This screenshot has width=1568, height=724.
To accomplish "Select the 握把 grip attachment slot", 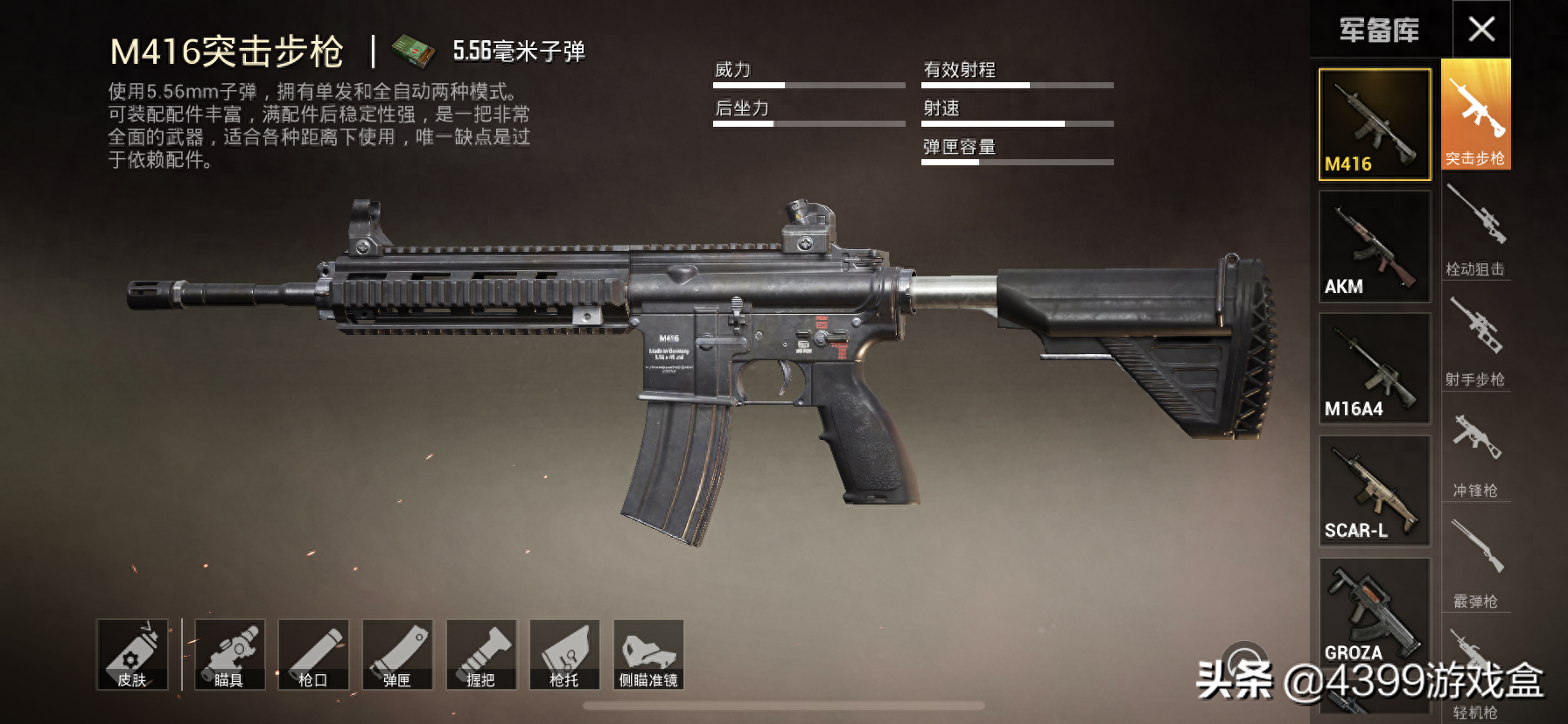I will [481, 655].
